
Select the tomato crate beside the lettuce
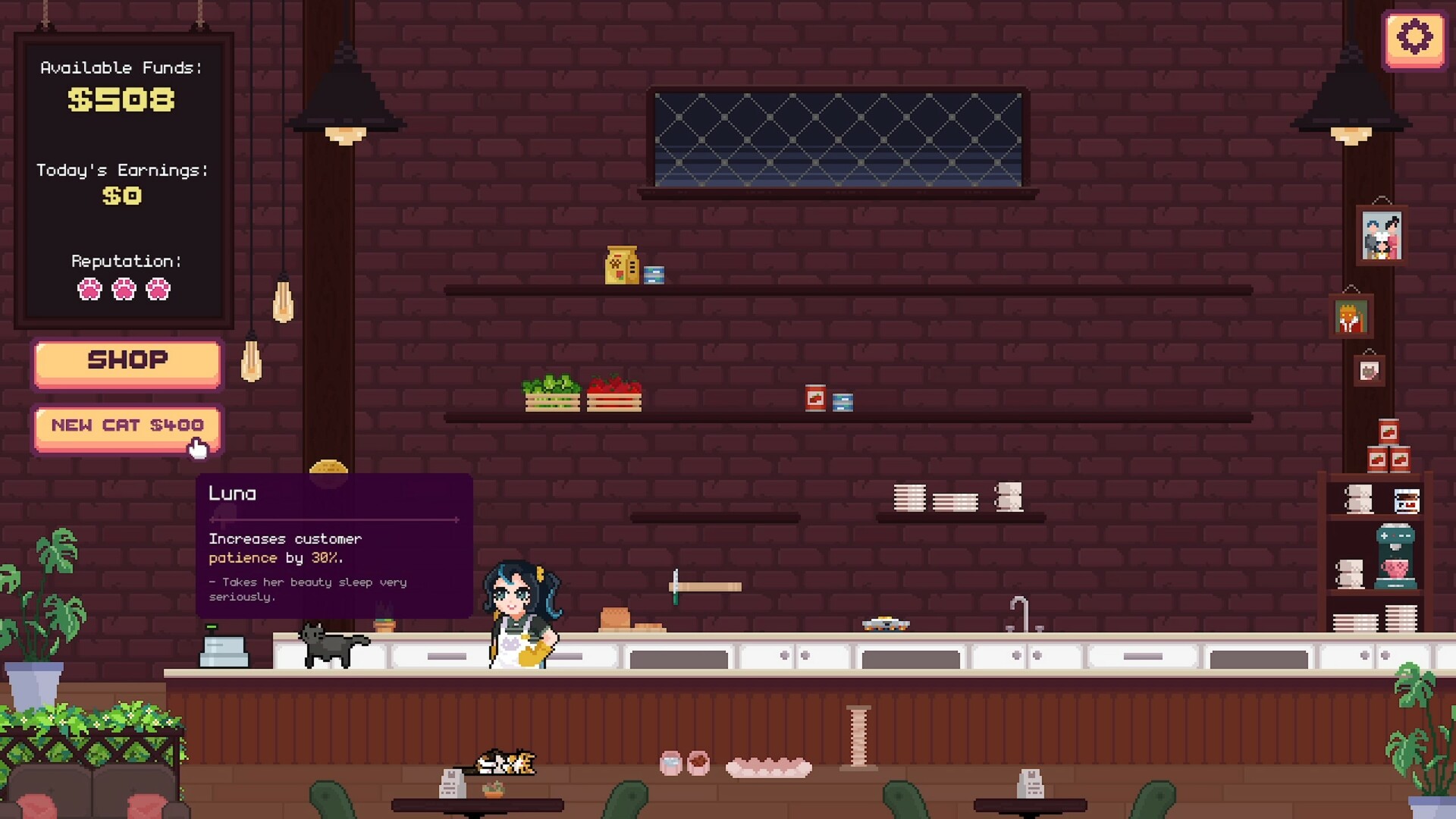click(x=614, y=392)
